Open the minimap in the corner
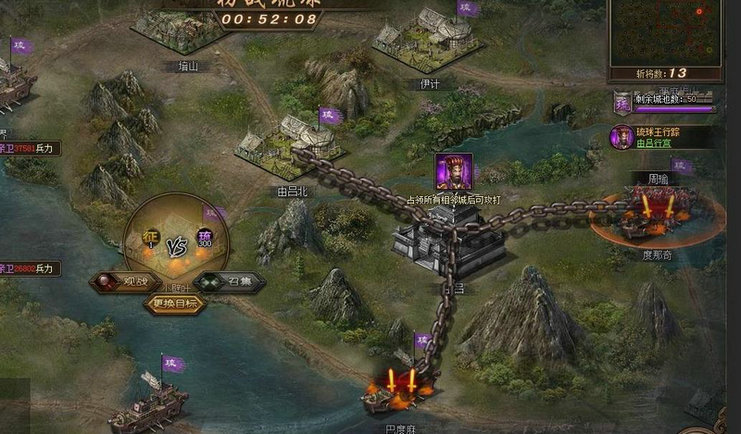 pyautogui.click(x=665, y=32)
